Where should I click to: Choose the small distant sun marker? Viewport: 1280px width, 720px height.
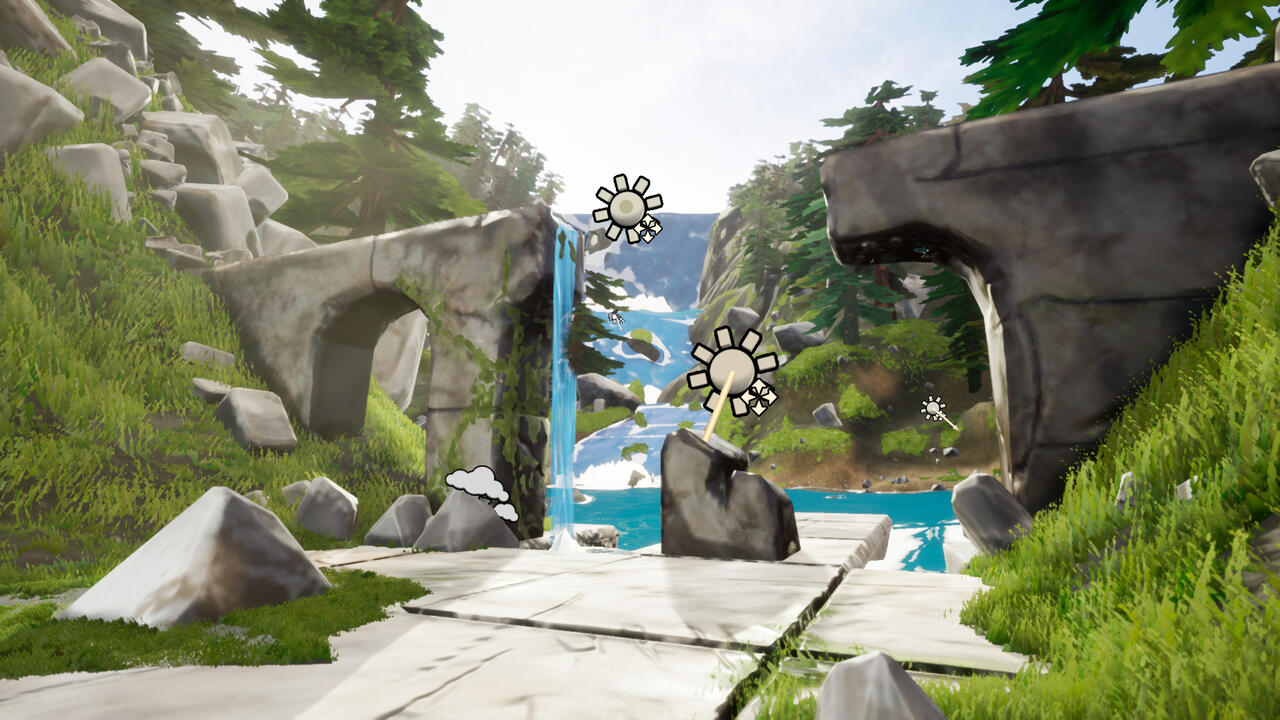[934, 408]
